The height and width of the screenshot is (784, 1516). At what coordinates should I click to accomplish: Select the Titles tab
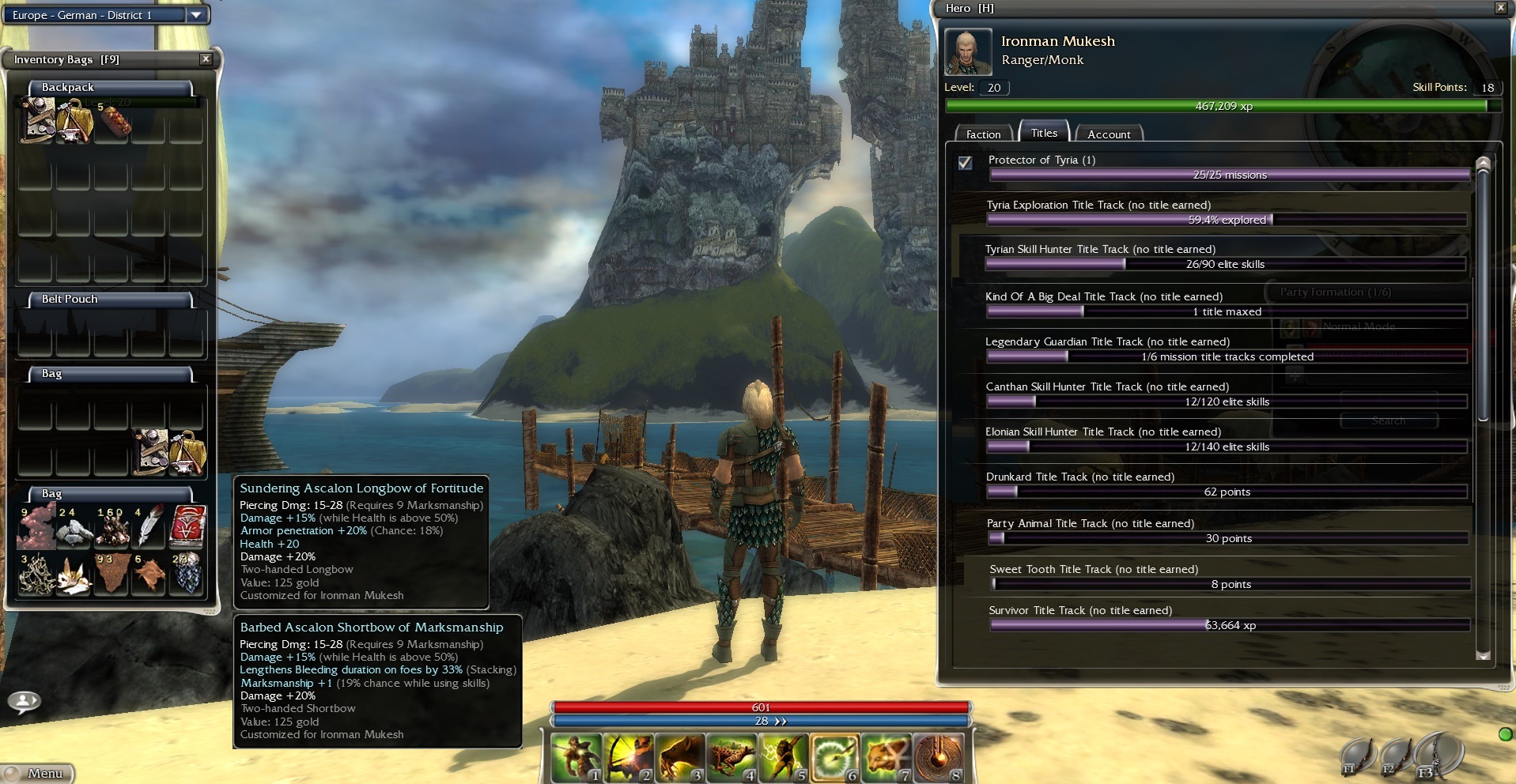(1044, 133)
